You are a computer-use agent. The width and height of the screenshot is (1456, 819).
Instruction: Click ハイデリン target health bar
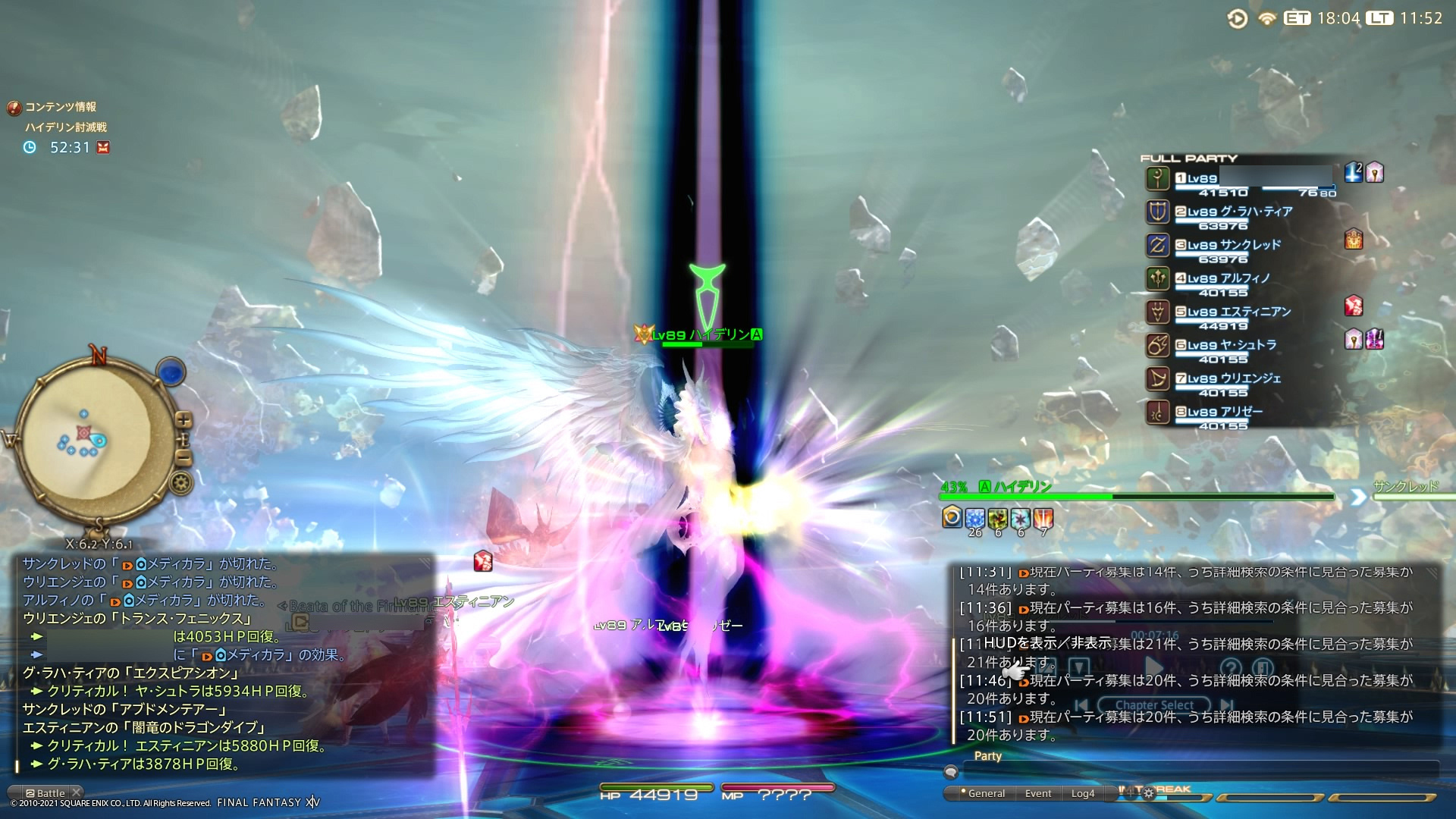[x=1136, y=497]
